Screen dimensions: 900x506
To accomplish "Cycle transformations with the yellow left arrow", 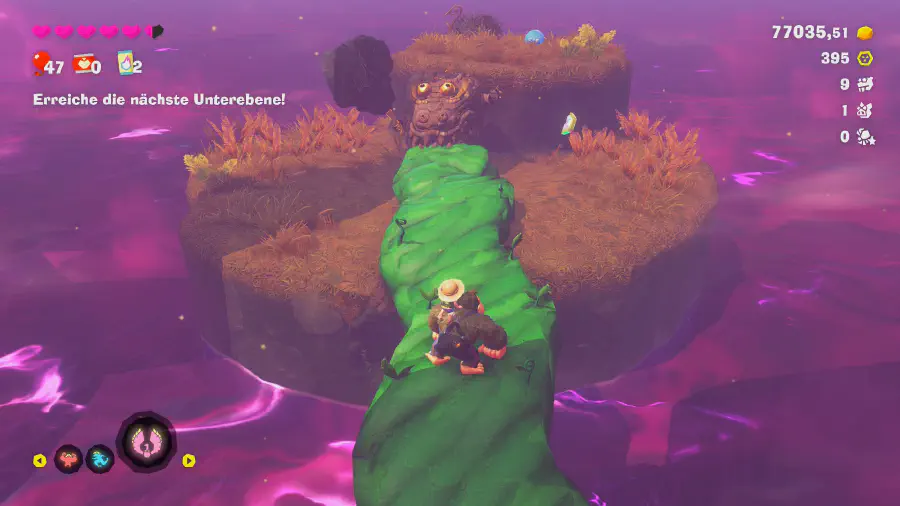I will pos(40,461).
